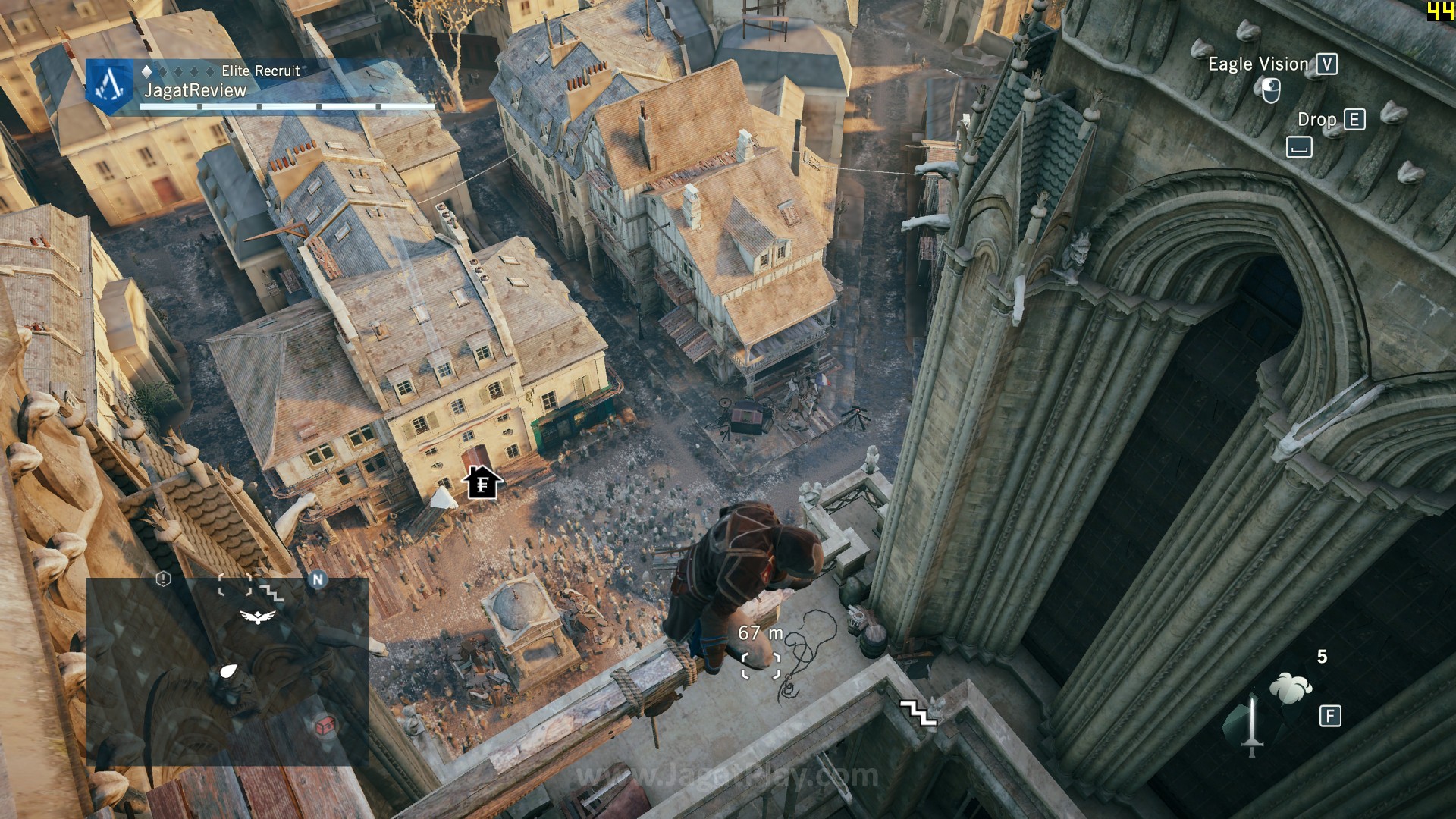The width and height of the screenshot is (1456, 819).
Task: Select the eagle viewpoint icon on the minimap
Action: (x=258, y=617)
